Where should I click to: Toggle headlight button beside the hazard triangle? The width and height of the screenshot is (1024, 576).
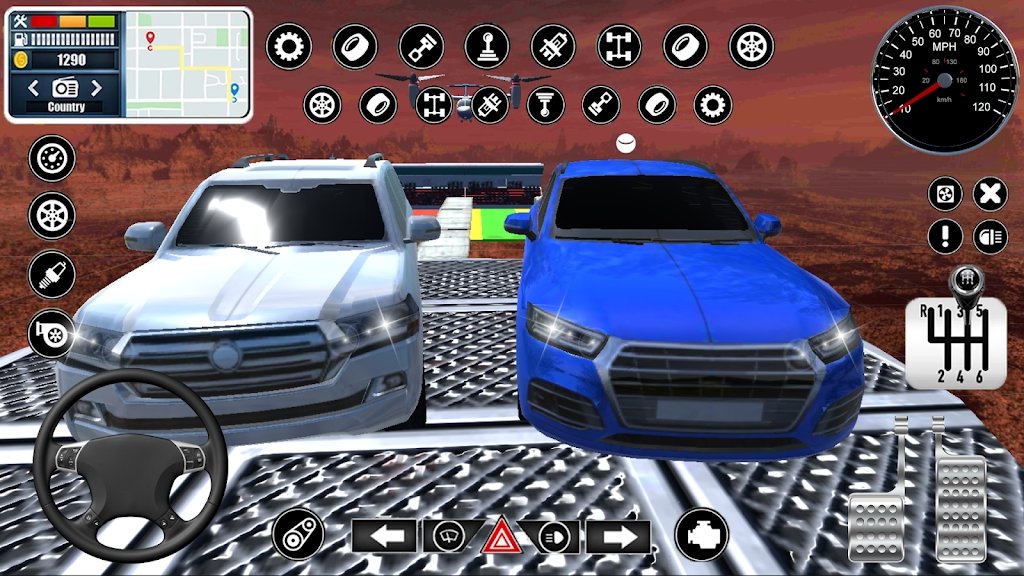point(553,536)
